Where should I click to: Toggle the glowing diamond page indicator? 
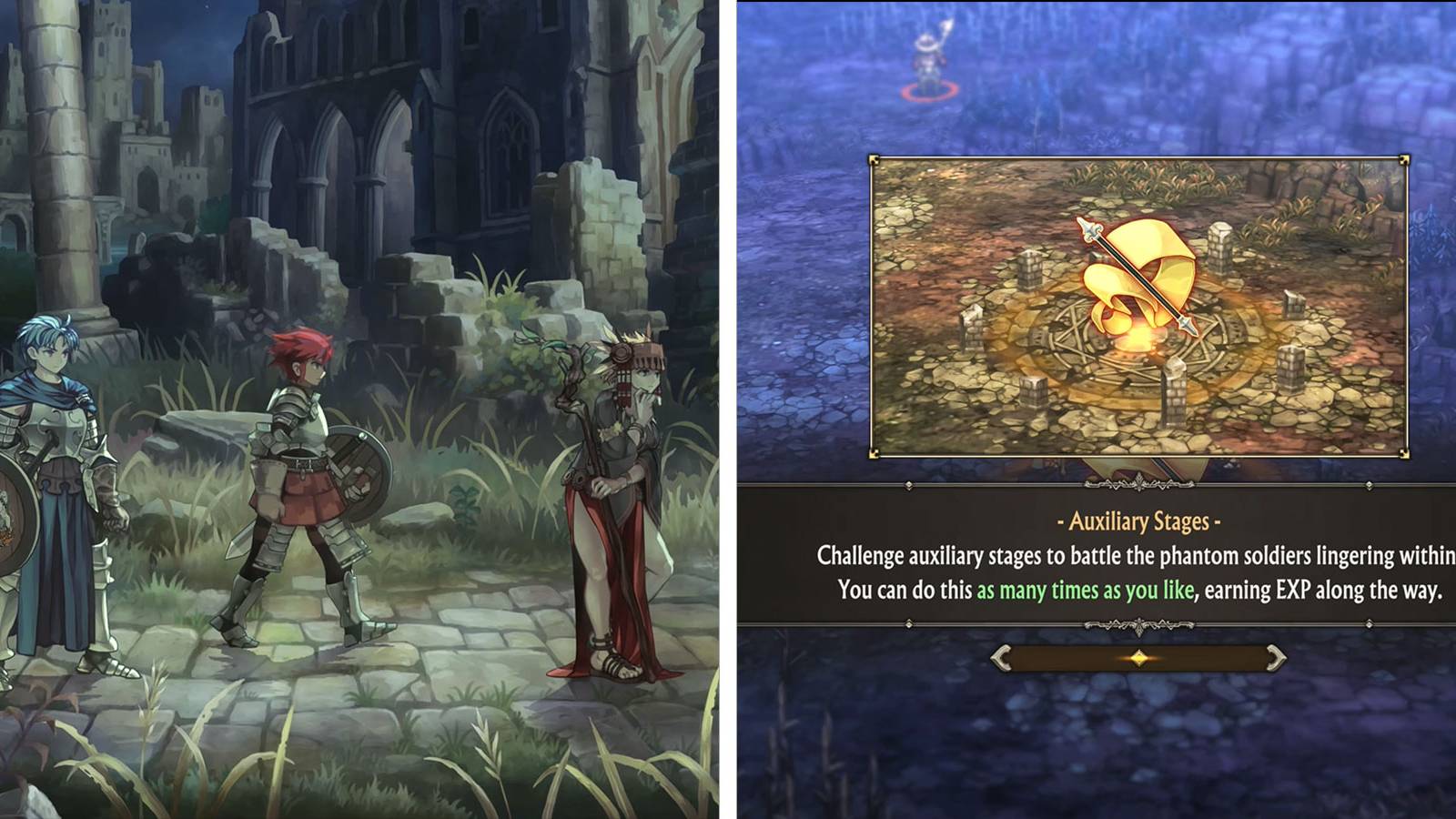(x=1138, y=657)
